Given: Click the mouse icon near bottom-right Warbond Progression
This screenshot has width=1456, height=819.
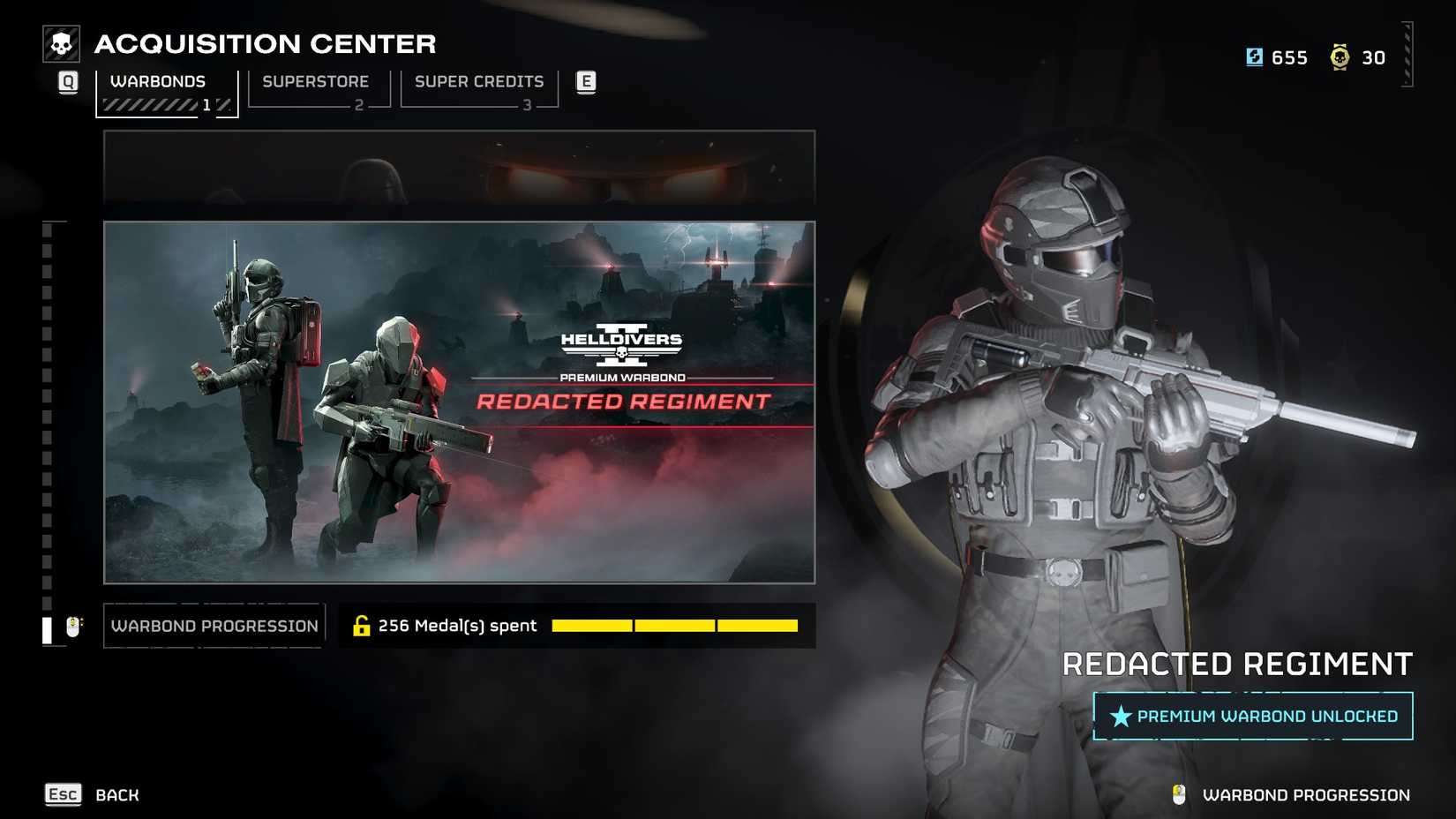Looking at the screenshot, I should (1181, 794).
